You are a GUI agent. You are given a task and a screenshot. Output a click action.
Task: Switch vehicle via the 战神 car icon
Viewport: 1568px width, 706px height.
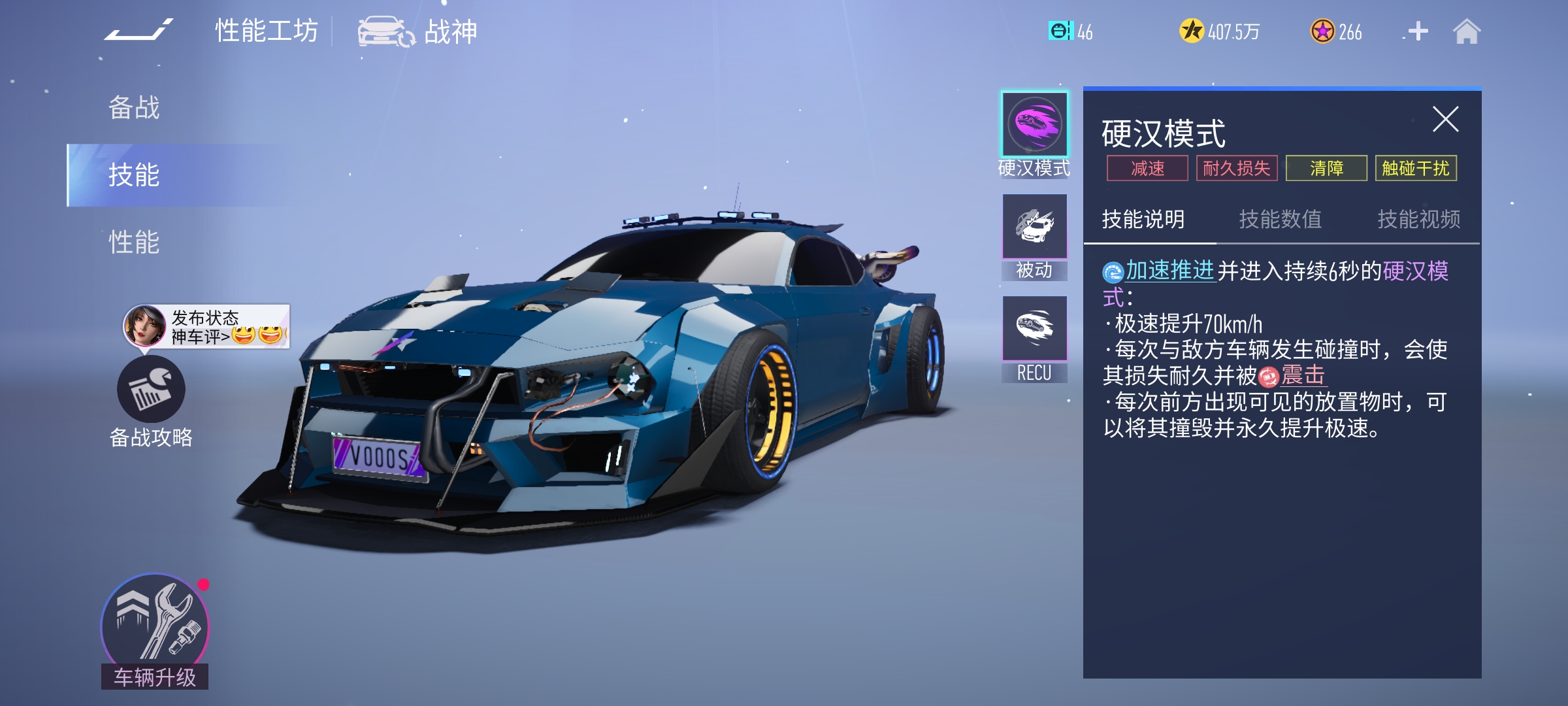click(x=386, y=31)
